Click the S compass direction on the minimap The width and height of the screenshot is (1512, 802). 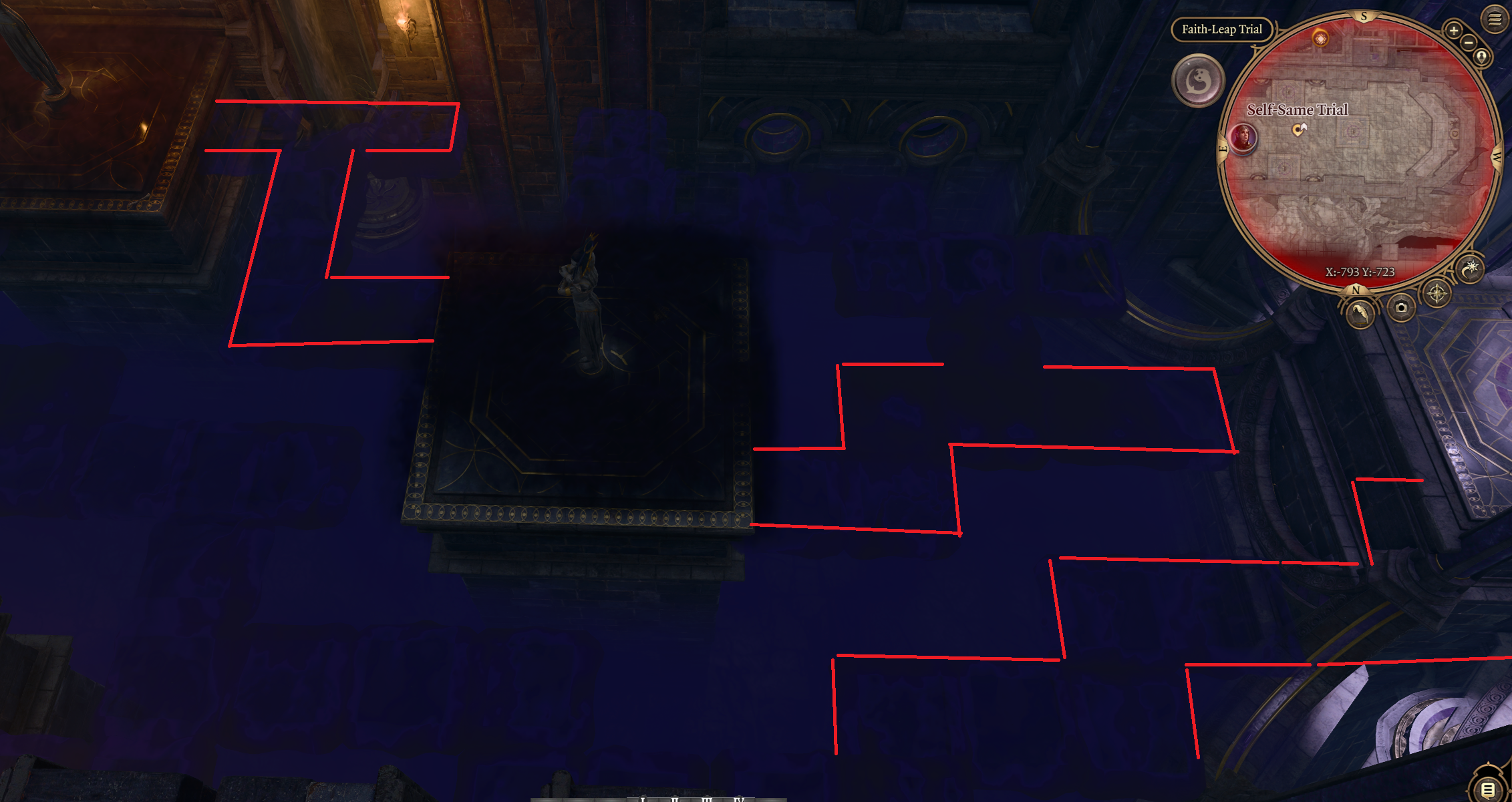pyautogui.click(x=1363, y=14)
